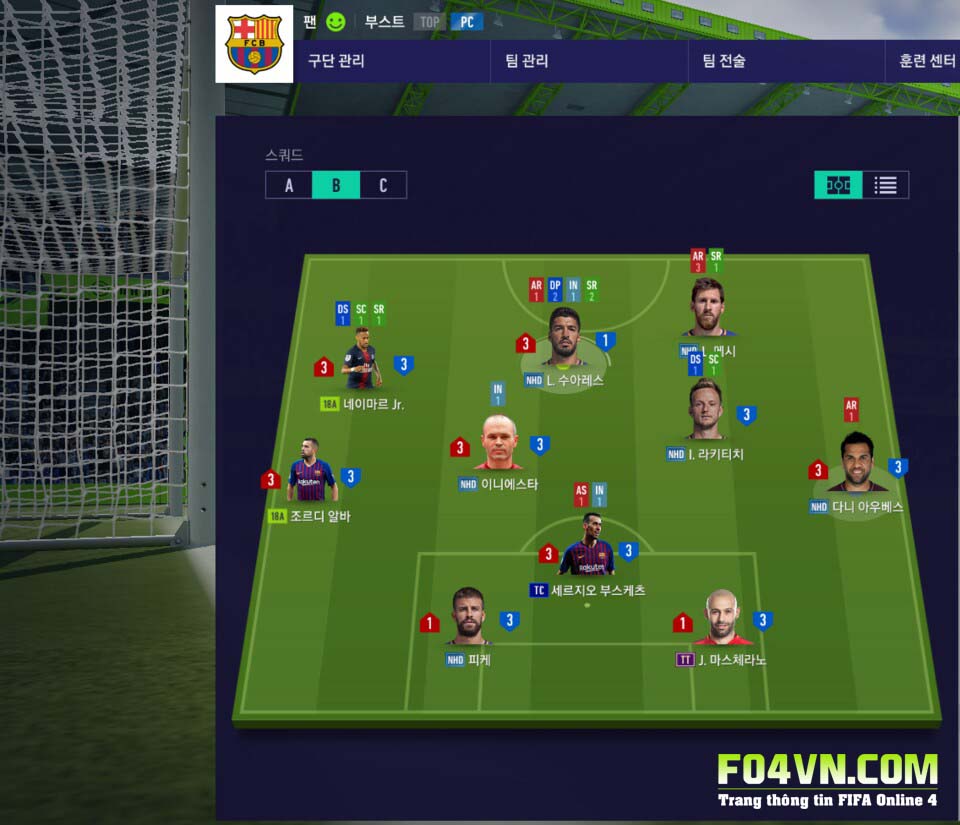960x825 pixels.
Task: Show the formation pitch view
Action: [838, 185]
